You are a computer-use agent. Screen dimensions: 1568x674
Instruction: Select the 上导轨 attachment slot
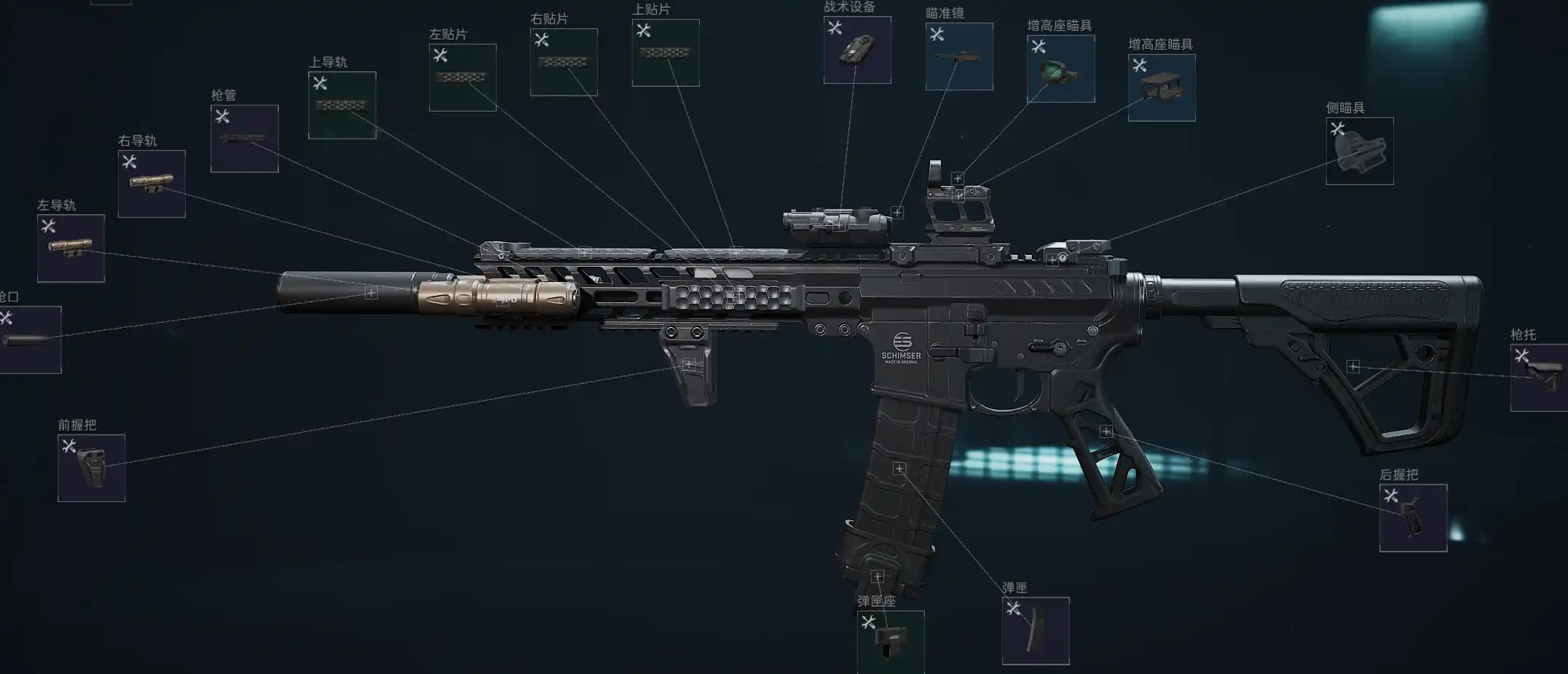(342, 105)
